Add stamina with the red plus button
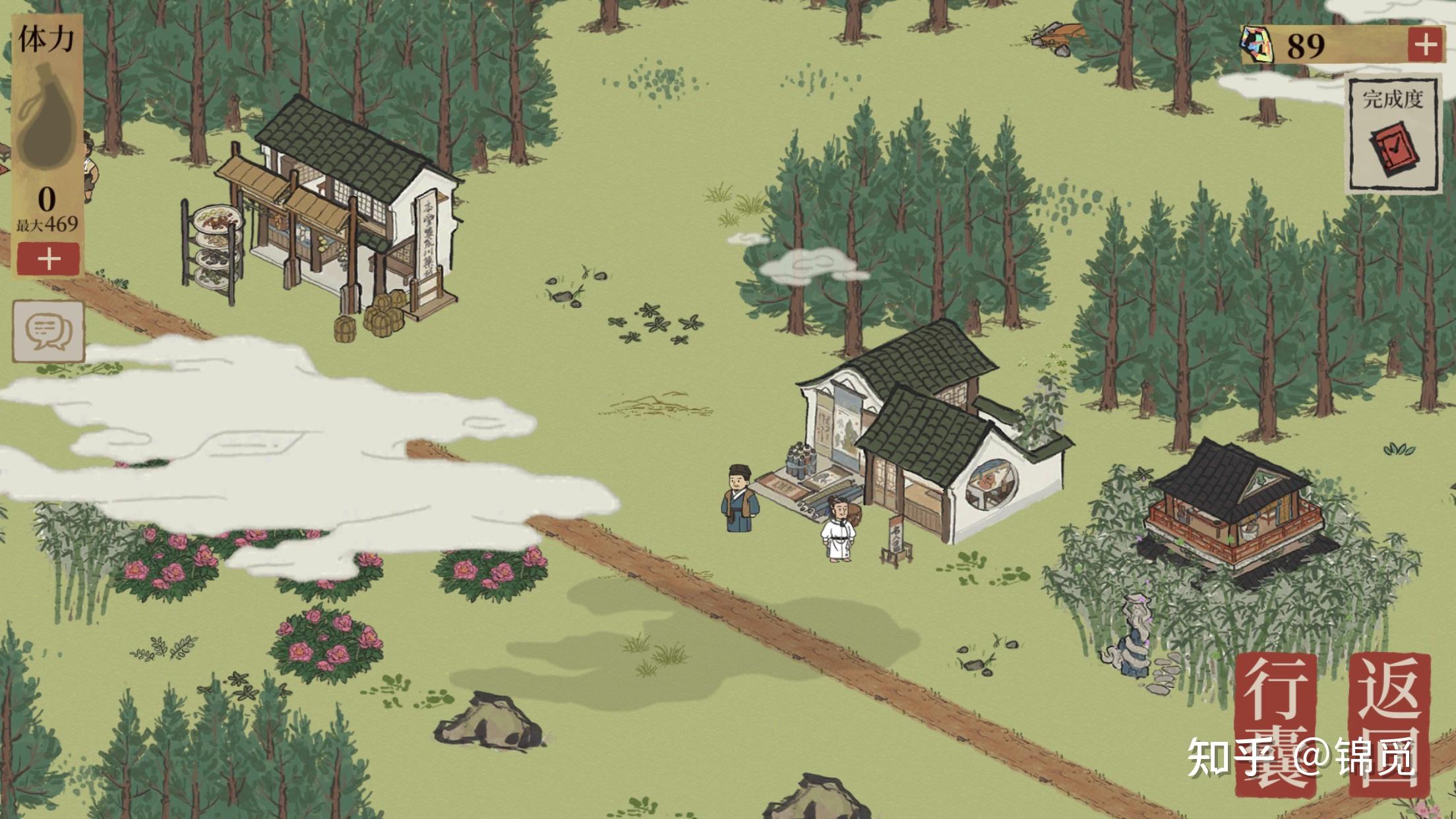 [49, 258]
